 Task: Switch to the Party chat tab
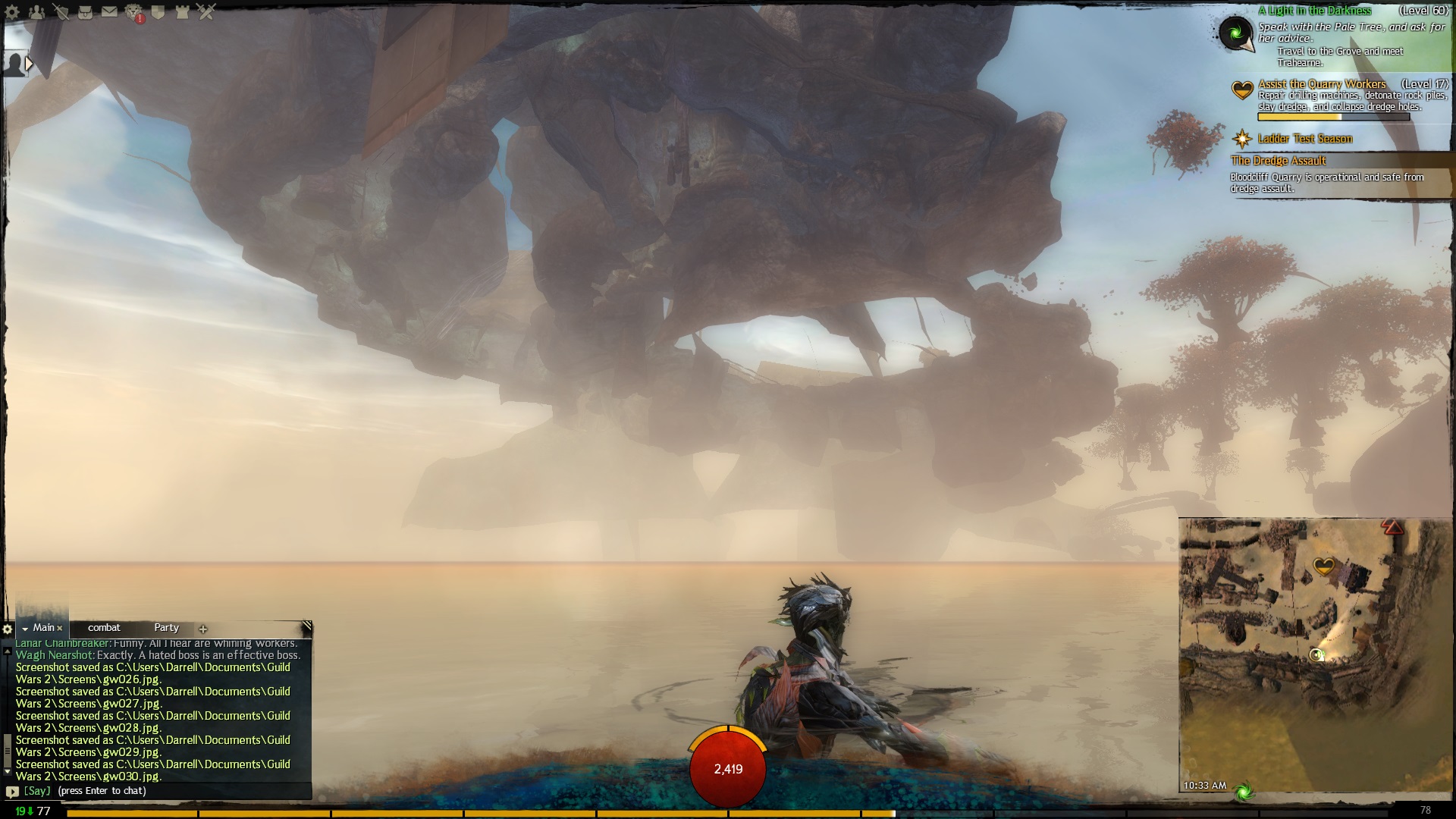click(x=166, y=628)
